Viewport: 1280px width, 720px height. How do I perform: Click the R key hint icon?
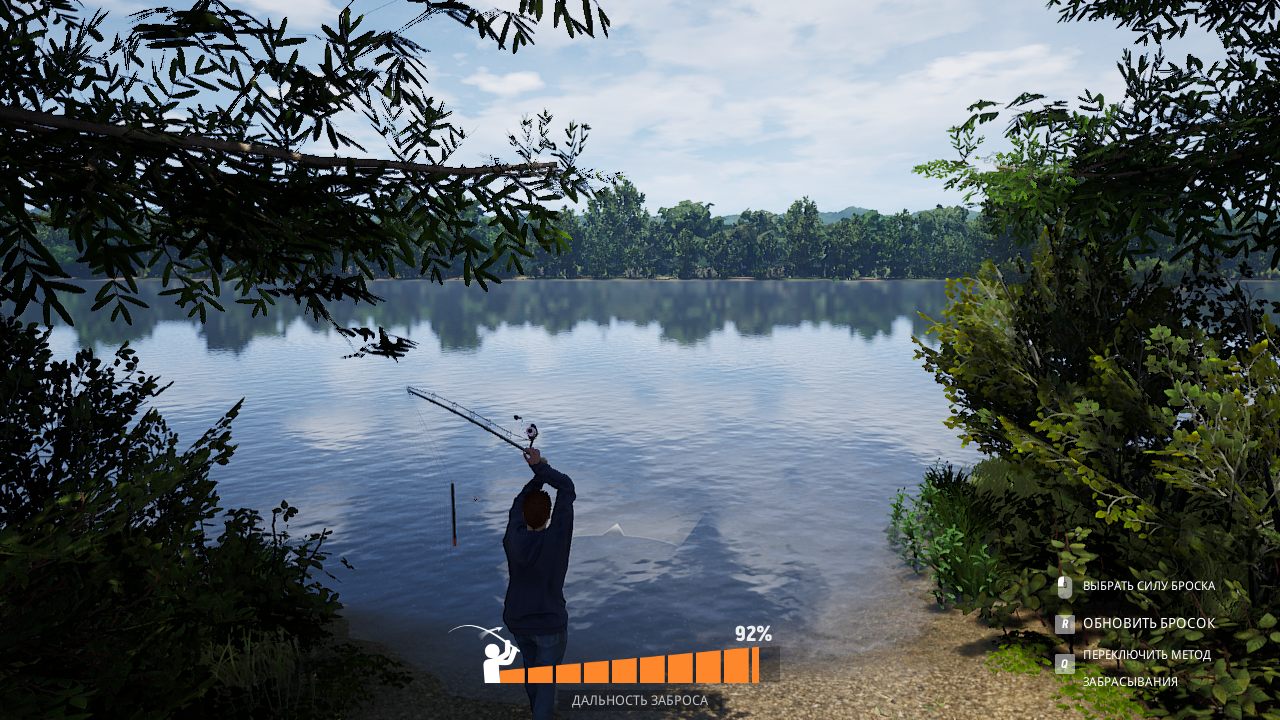coord(1065,623)
